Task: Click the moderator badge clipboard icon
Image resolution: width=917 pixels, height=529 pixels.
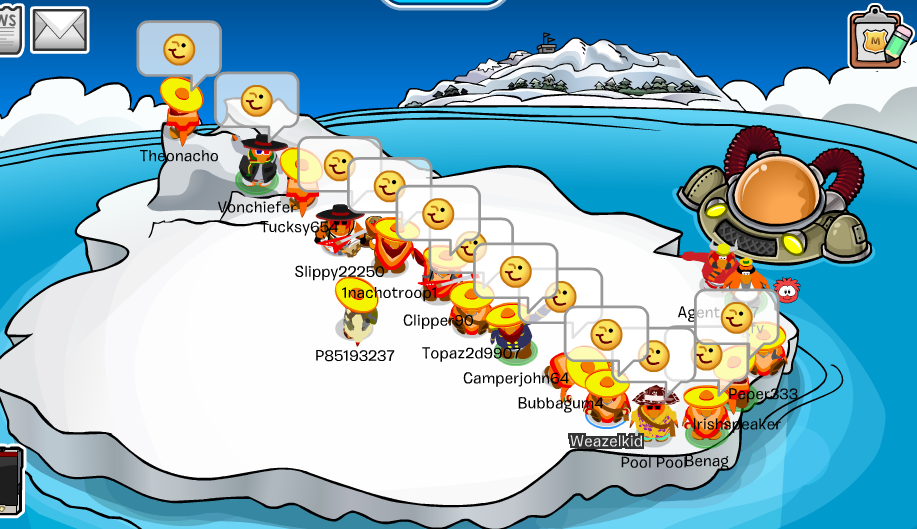Action: (x=880, y=38)
